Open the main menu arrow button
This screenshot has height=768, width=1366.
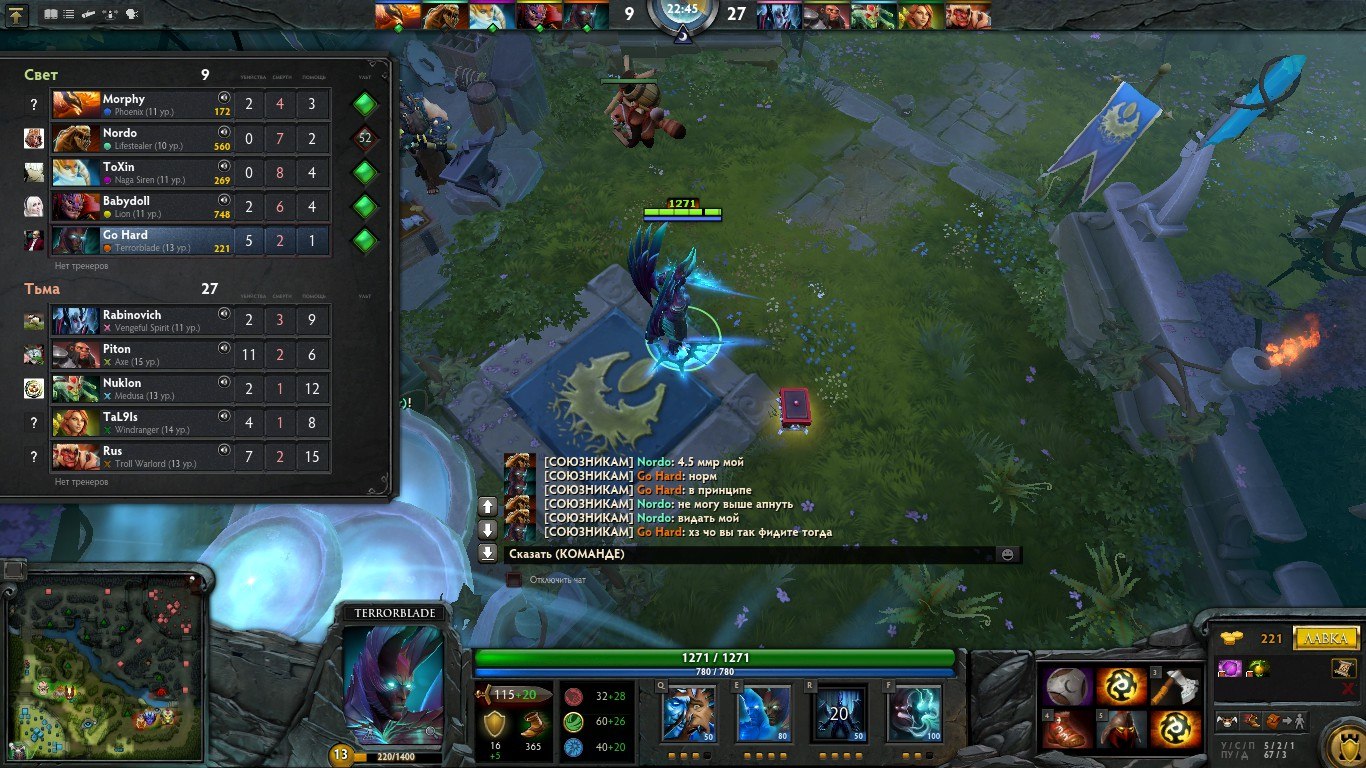coord(17,15)
